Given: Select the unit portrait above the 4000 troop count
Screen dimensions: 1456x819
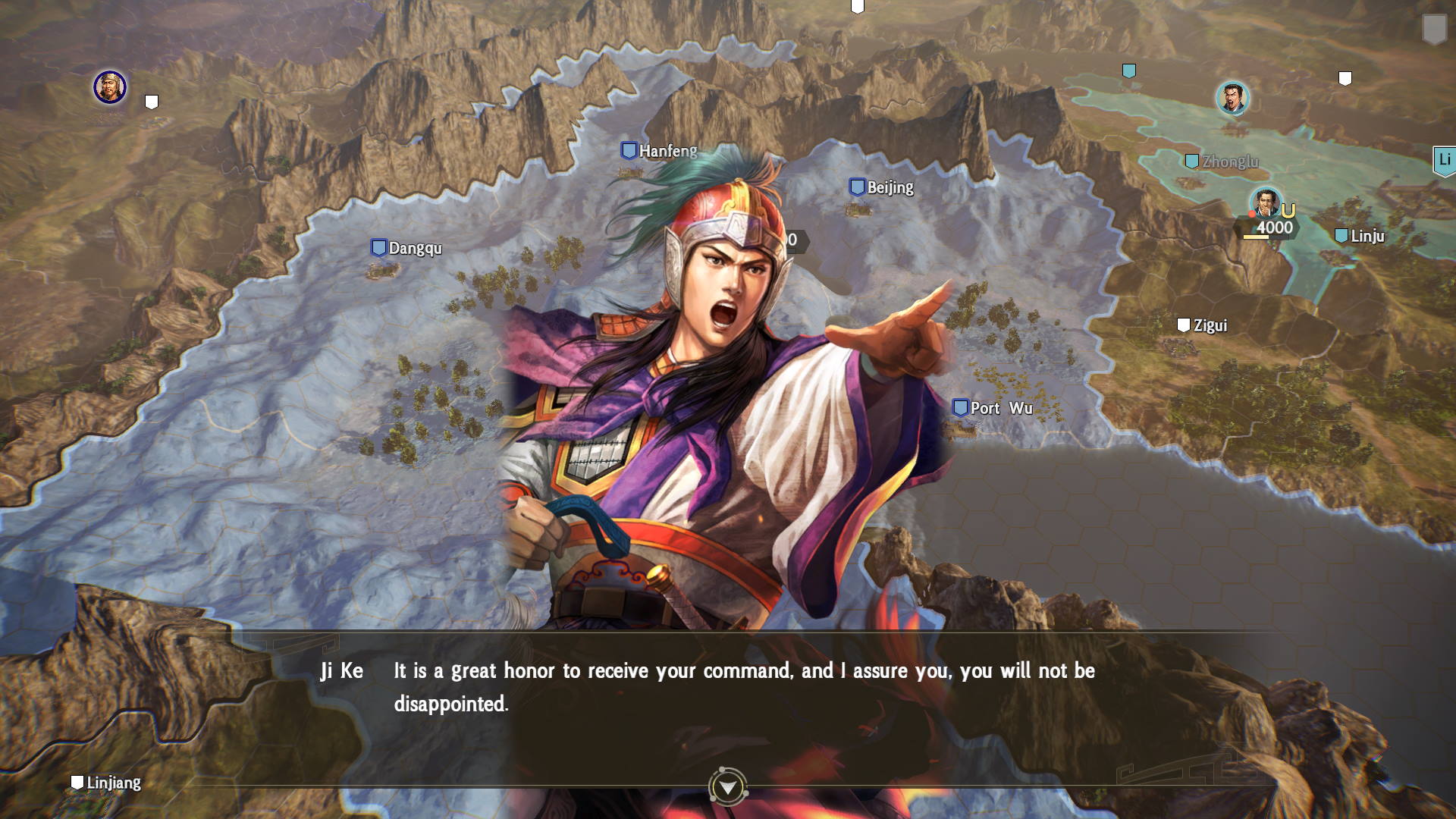Looking at the screenshot, I should tap(1266, 202).
